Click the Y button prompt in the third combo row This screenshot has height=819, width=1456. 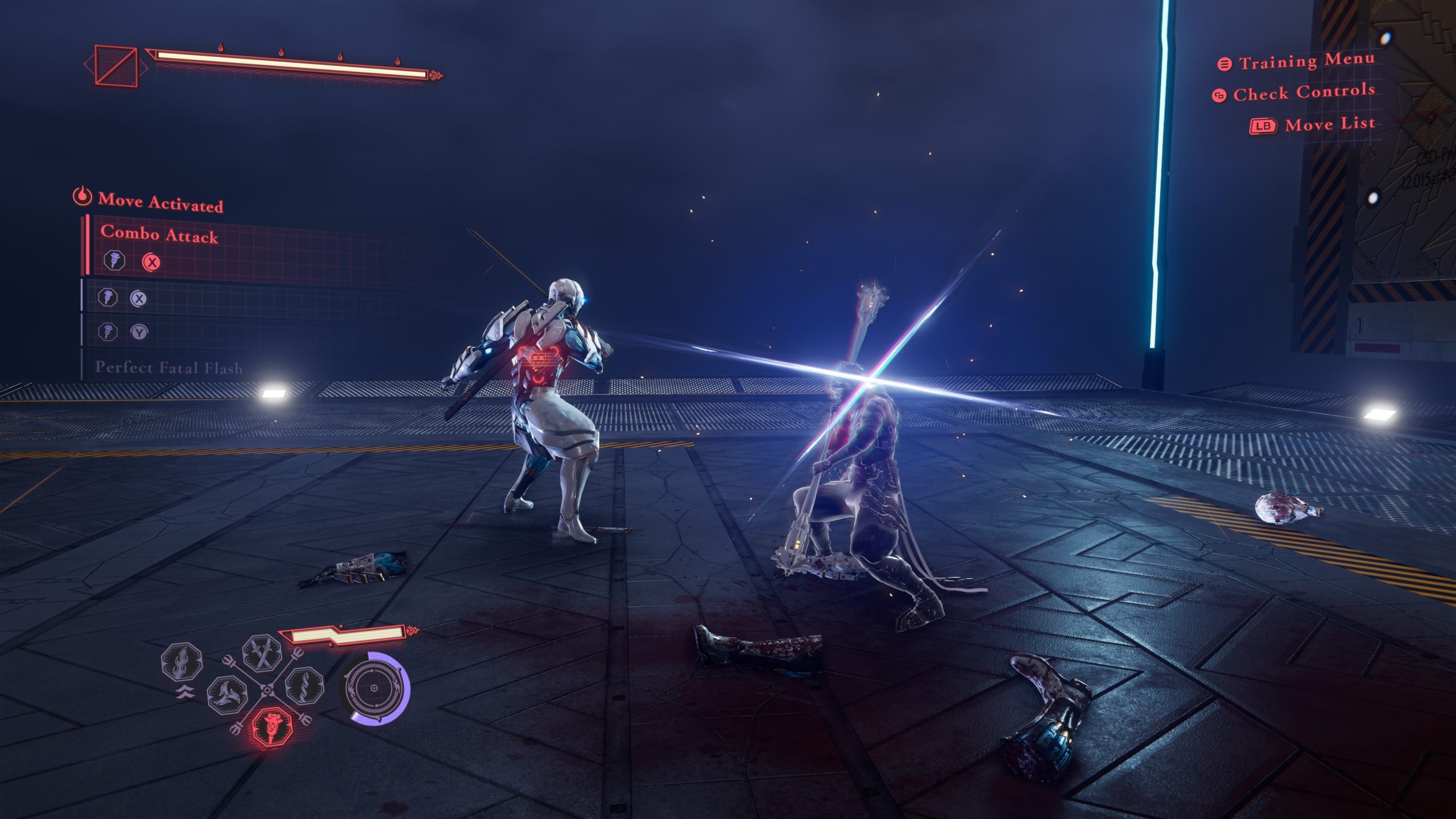coord(139,332)
